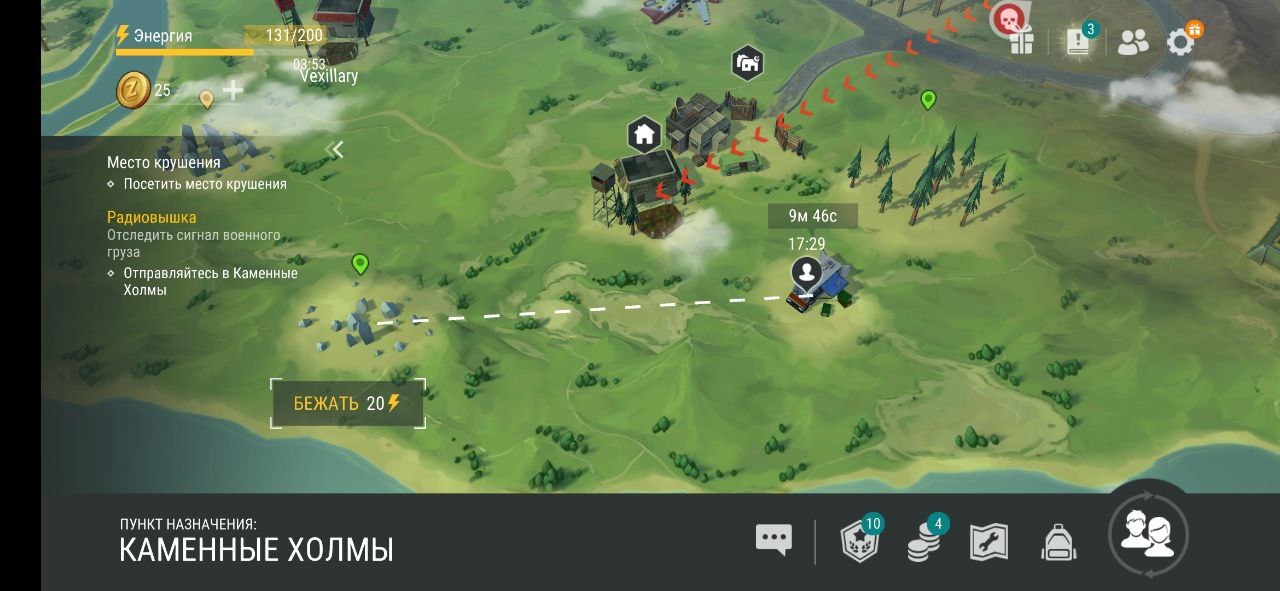Add coins with the plus button
This screenshot has height=591, width=1280.
(233, 91)
